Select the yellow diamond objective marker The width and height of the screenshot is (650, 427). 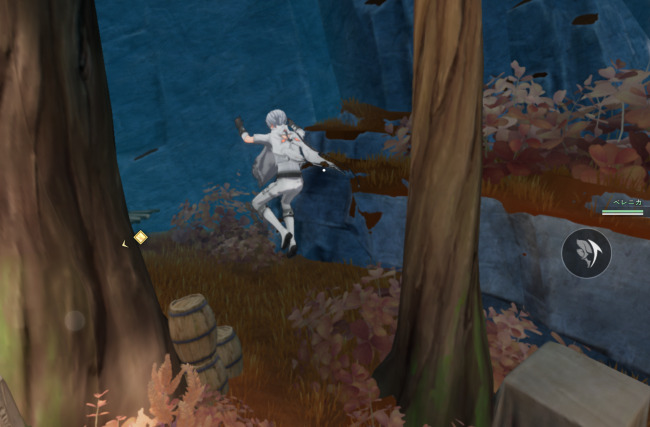click(x=140, y=238)
